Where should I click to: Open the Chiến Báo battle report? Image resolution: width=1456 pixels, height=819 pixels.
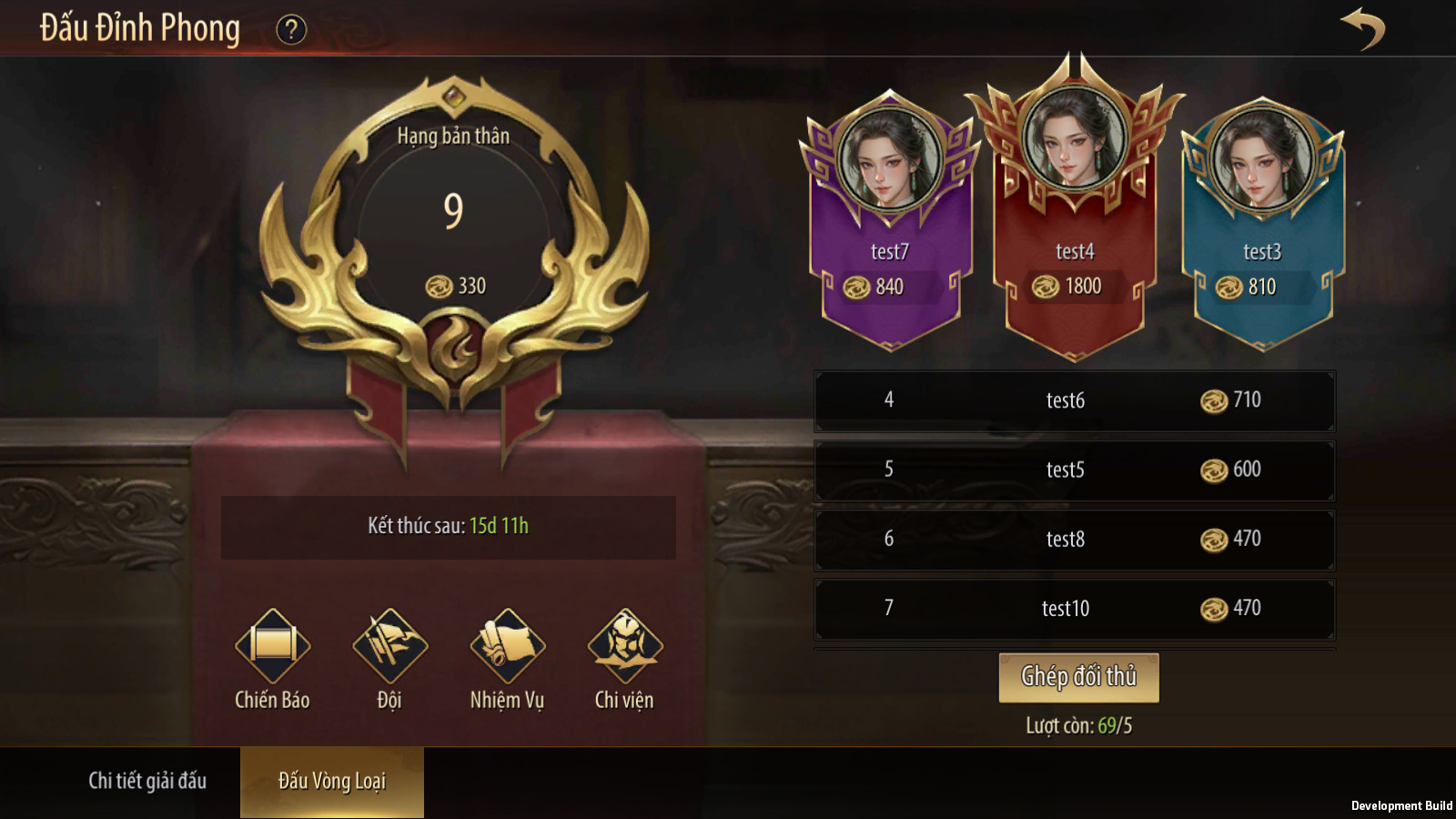(272, 647)
